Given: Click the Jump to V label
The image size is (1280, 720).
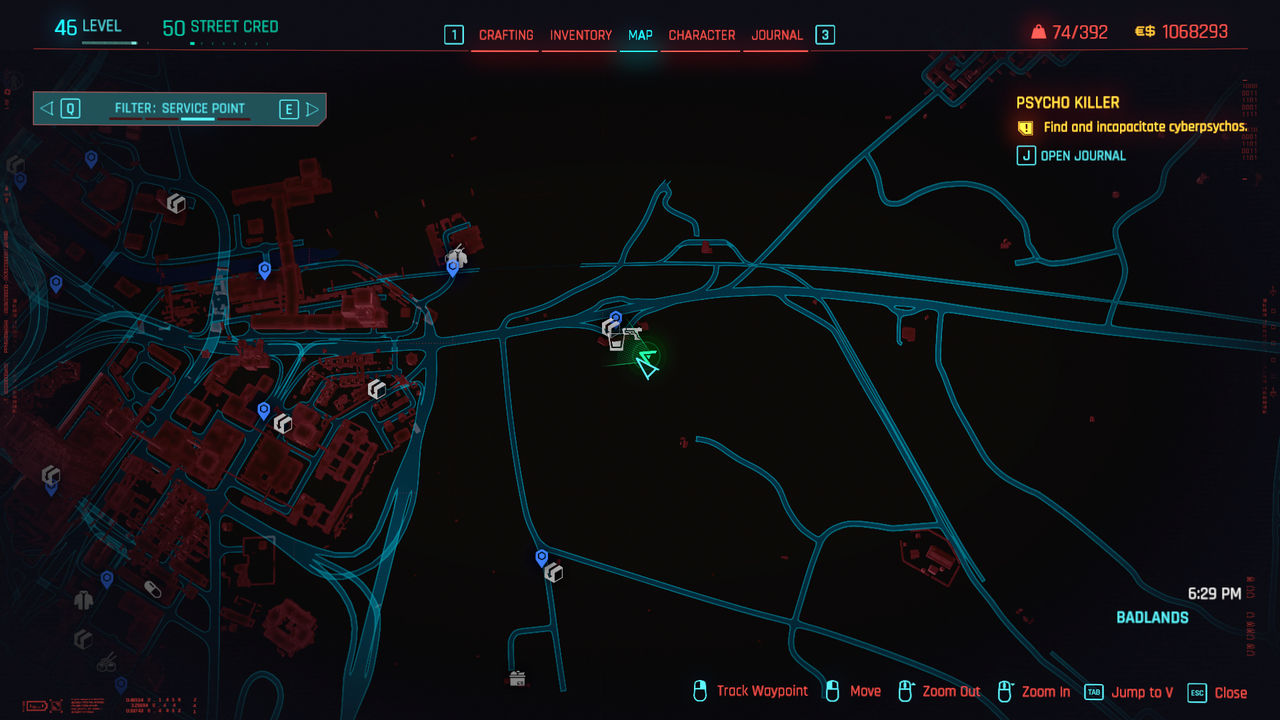Looking at the screenshot, I should 1142,692.
